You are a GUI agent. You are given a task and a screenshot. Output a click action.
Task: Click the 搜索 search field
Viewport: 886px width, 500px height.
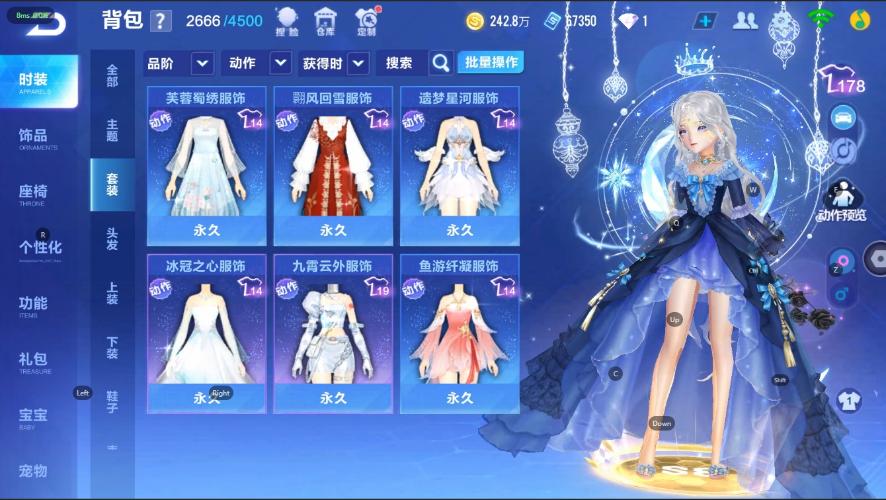[401, 63]
